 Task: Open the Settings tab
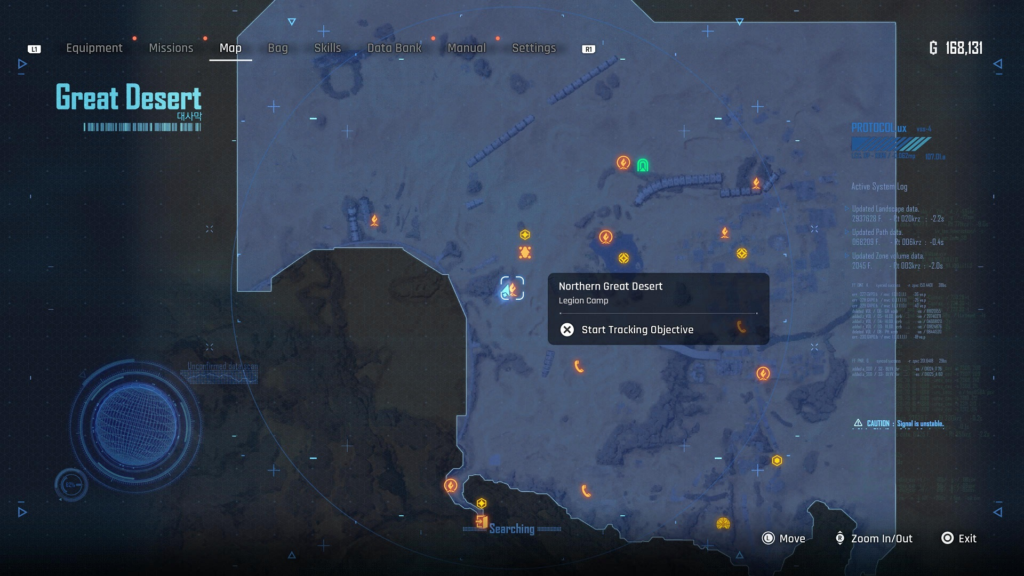pos(534,48)
